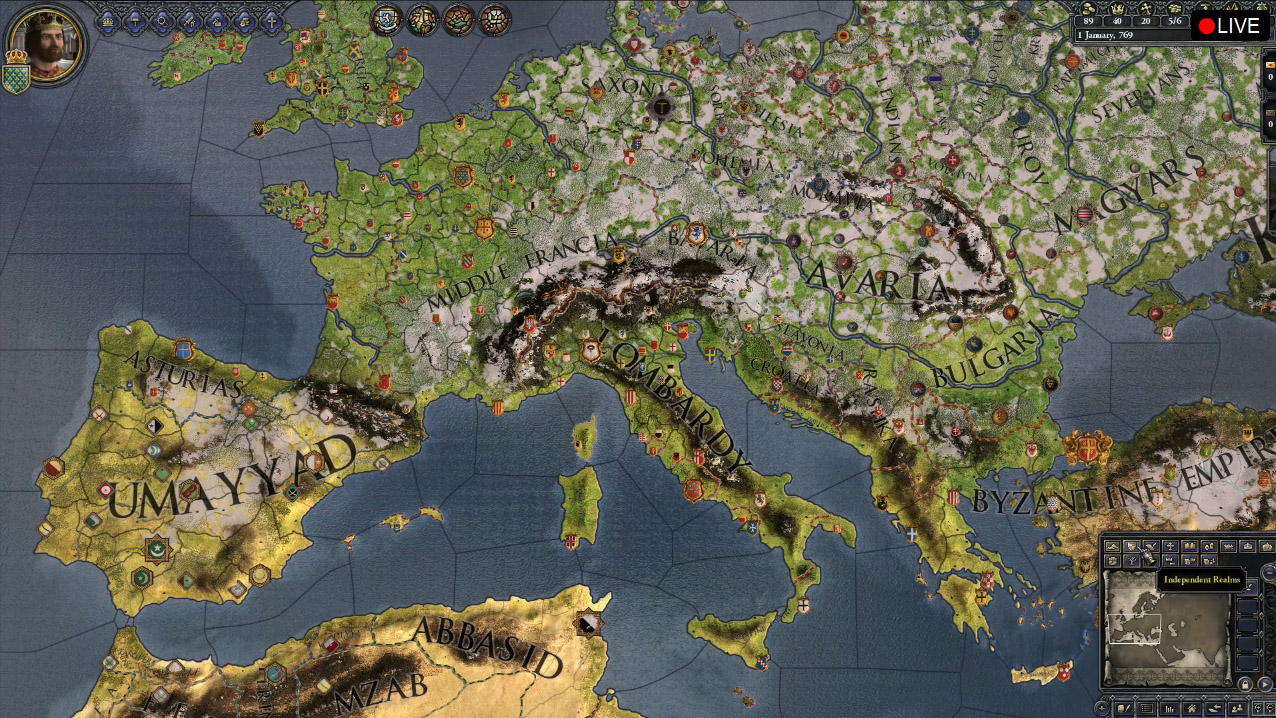Select the Independent Realms map mode
1276x718 pixels.
click(1132, 546)
